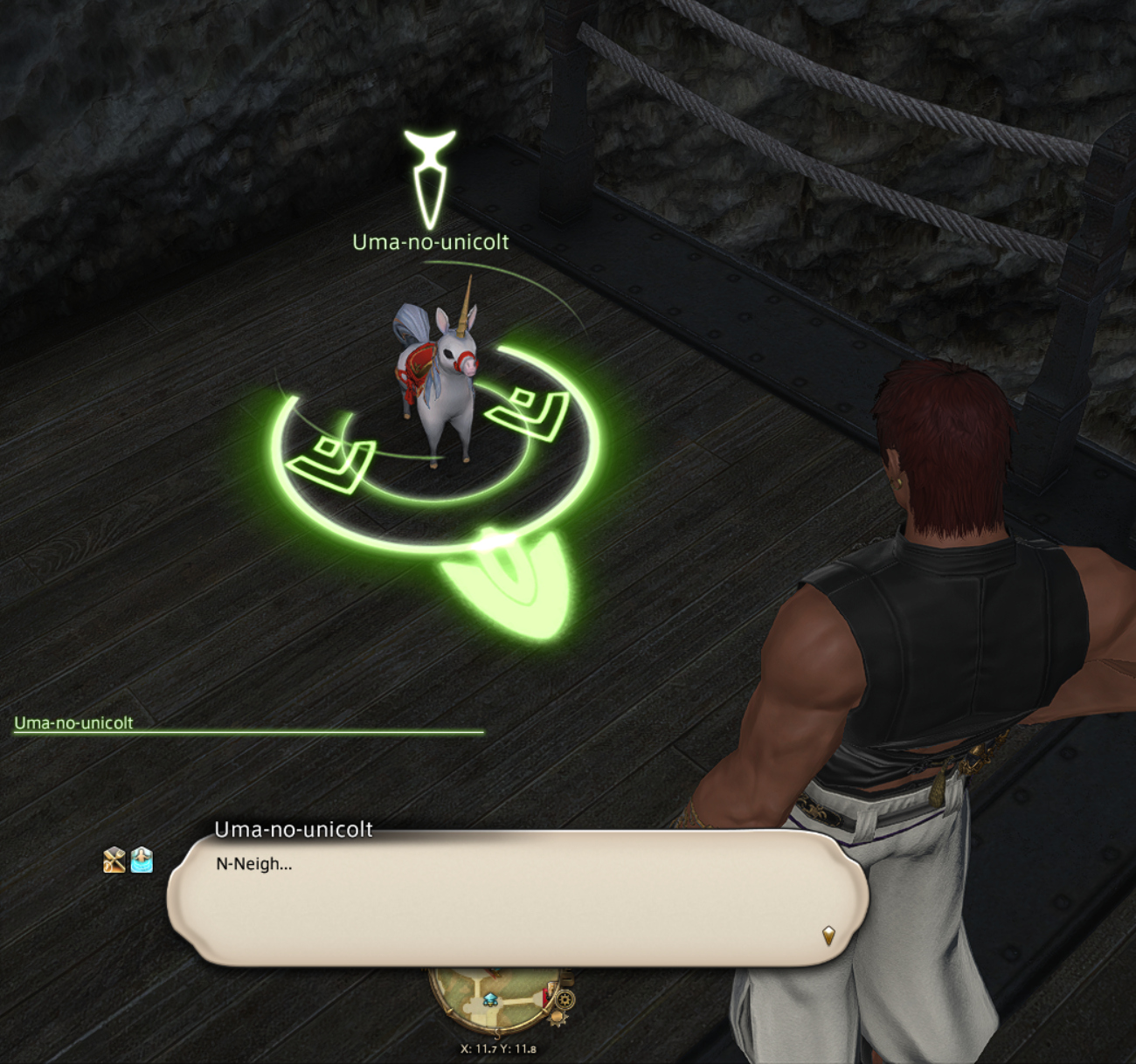Advance the Uma-no-unicolt dialogue box

pyautogui.click(x=516, y=900)
